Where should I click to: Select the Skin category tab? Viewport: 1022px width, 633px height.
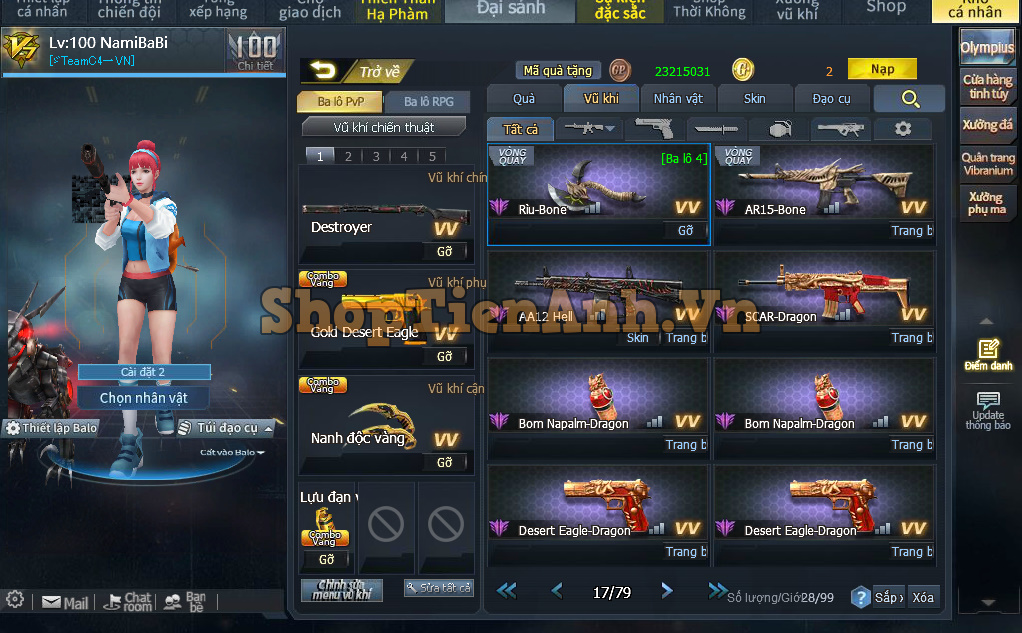(x=754, y=98)
